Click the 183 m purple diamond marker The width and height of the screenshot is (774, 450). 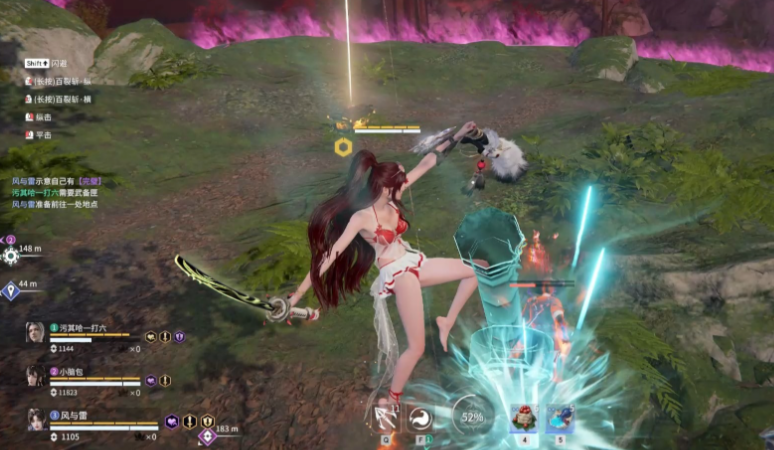point(207,436)
